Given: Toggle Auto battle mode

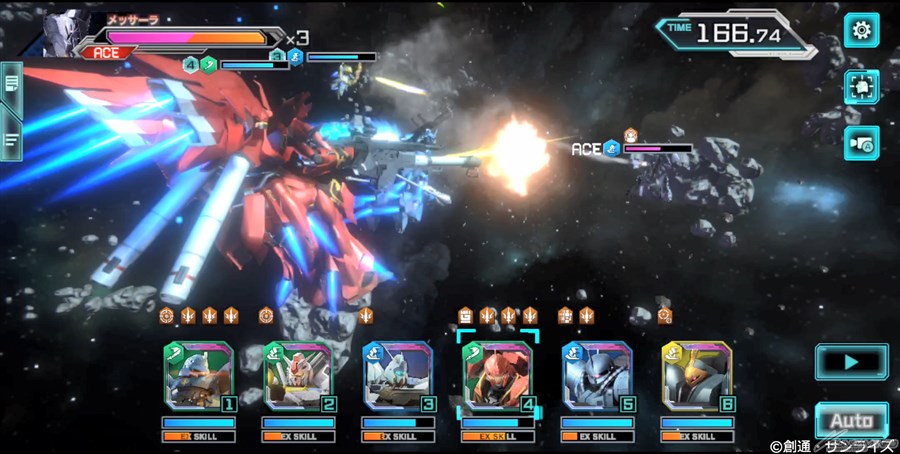Looking at the screenshot, I should (851, 421).
